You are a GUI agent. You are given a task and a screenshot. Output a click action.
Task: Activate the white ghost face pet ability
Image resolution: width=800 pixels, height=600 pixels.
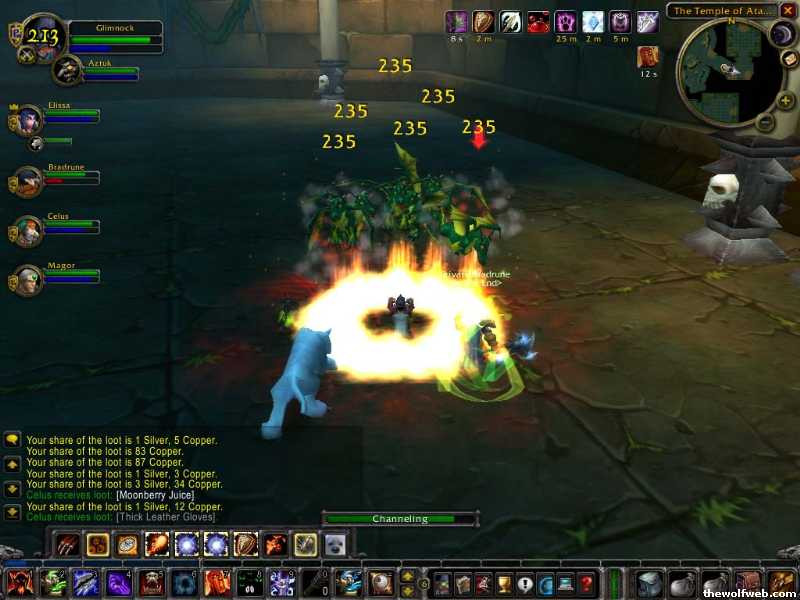point(335,544)
